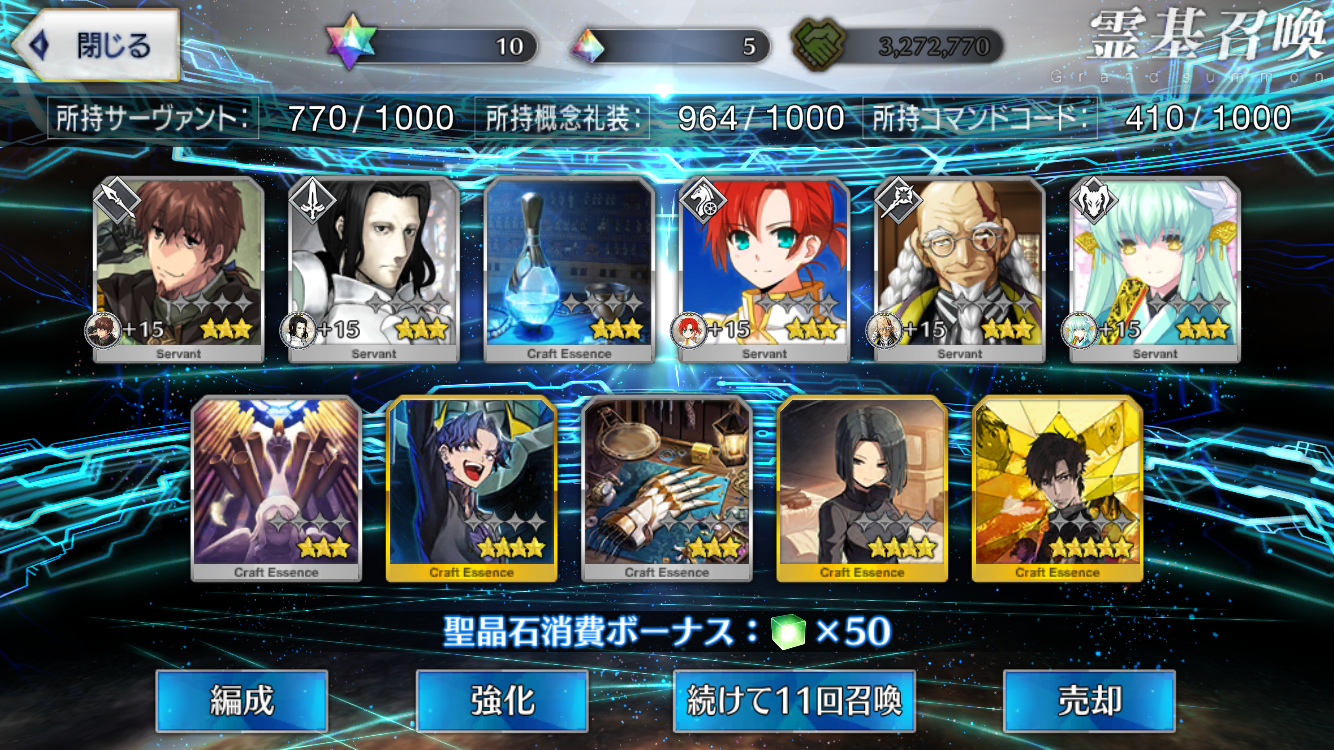
Task: Open the 強化 enhance menu
Action: [x=502, y=700]
